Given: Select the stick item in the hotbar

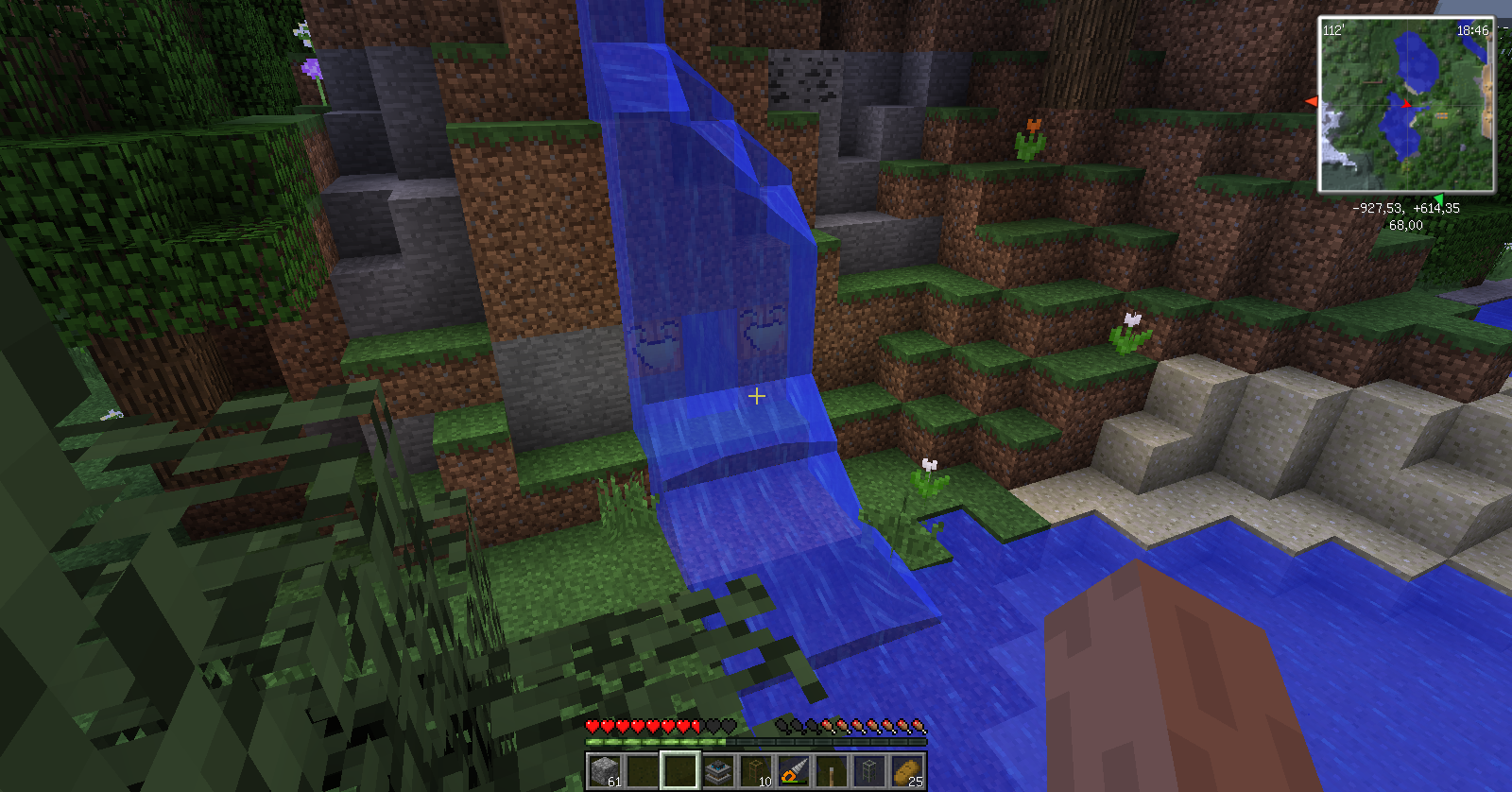Looking at the screenshot, I should (x=832, y=771).
